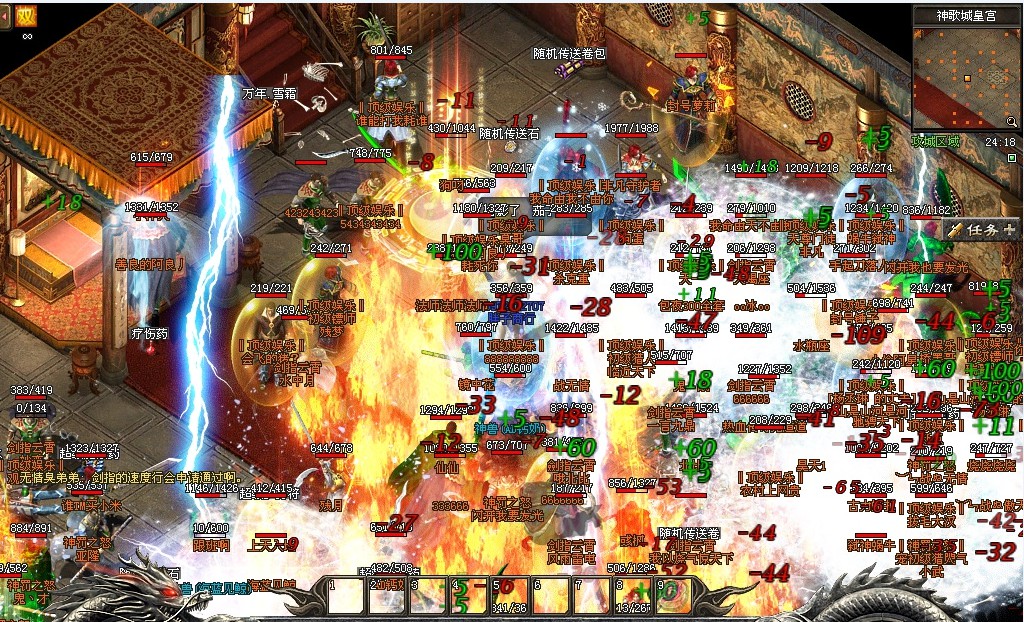Open the palace minimap
The width and height of the screenshot is (1024, 622).
[966, 75]
